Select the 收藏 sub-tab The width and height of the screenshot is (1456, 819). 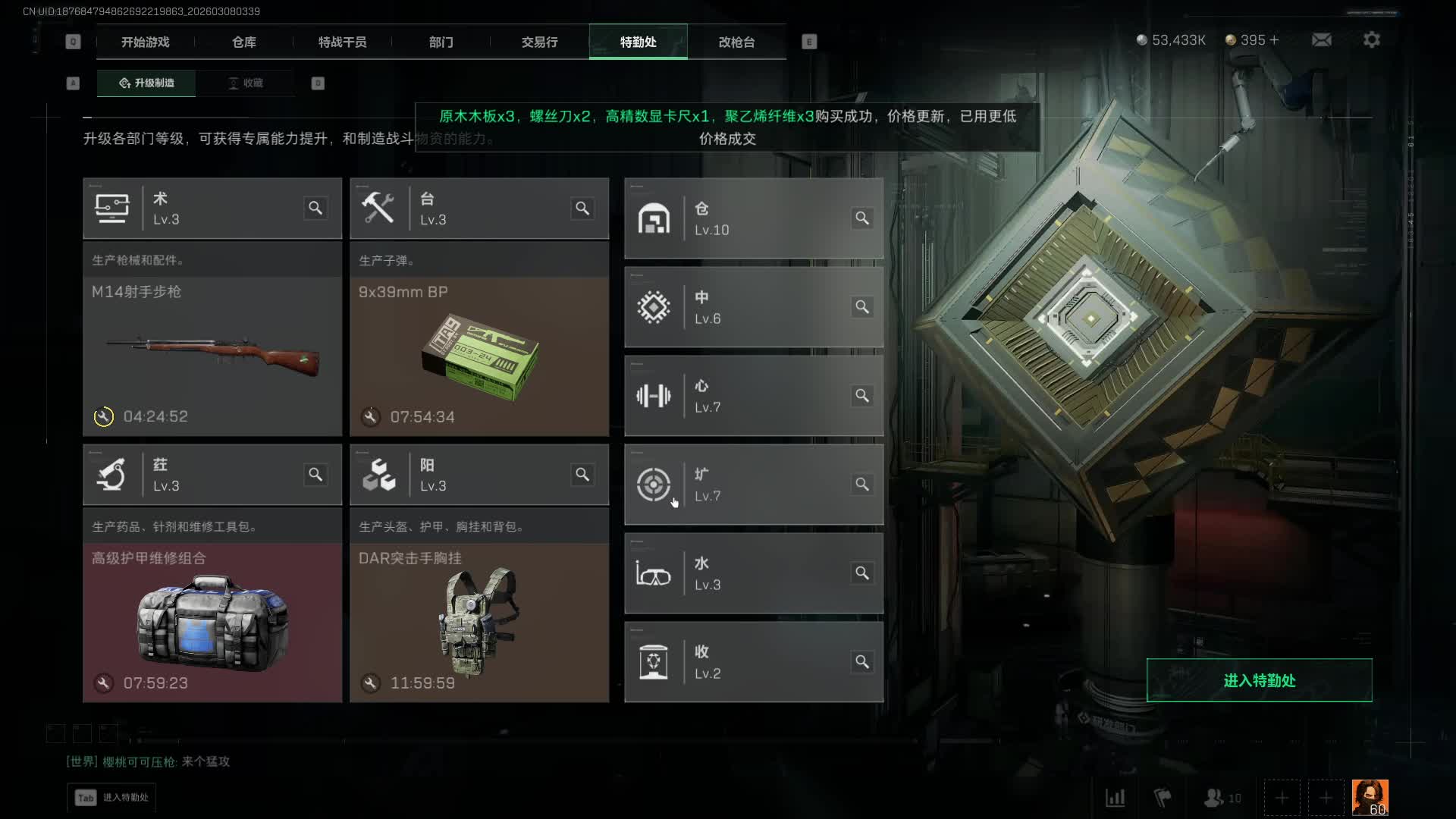pyautogui.click(x=246, y=83)
